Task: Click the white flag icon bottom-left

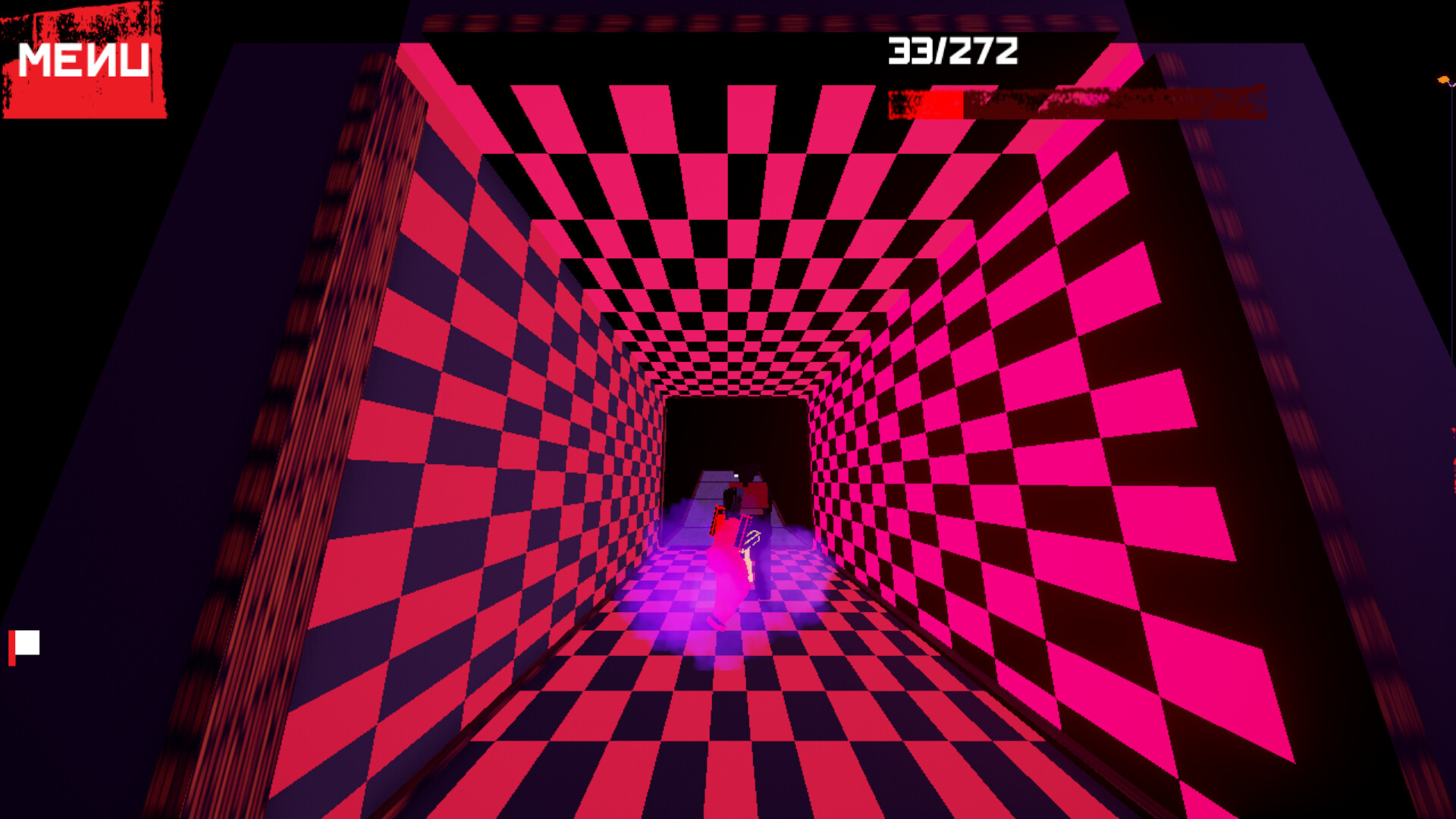Action: 29,642
